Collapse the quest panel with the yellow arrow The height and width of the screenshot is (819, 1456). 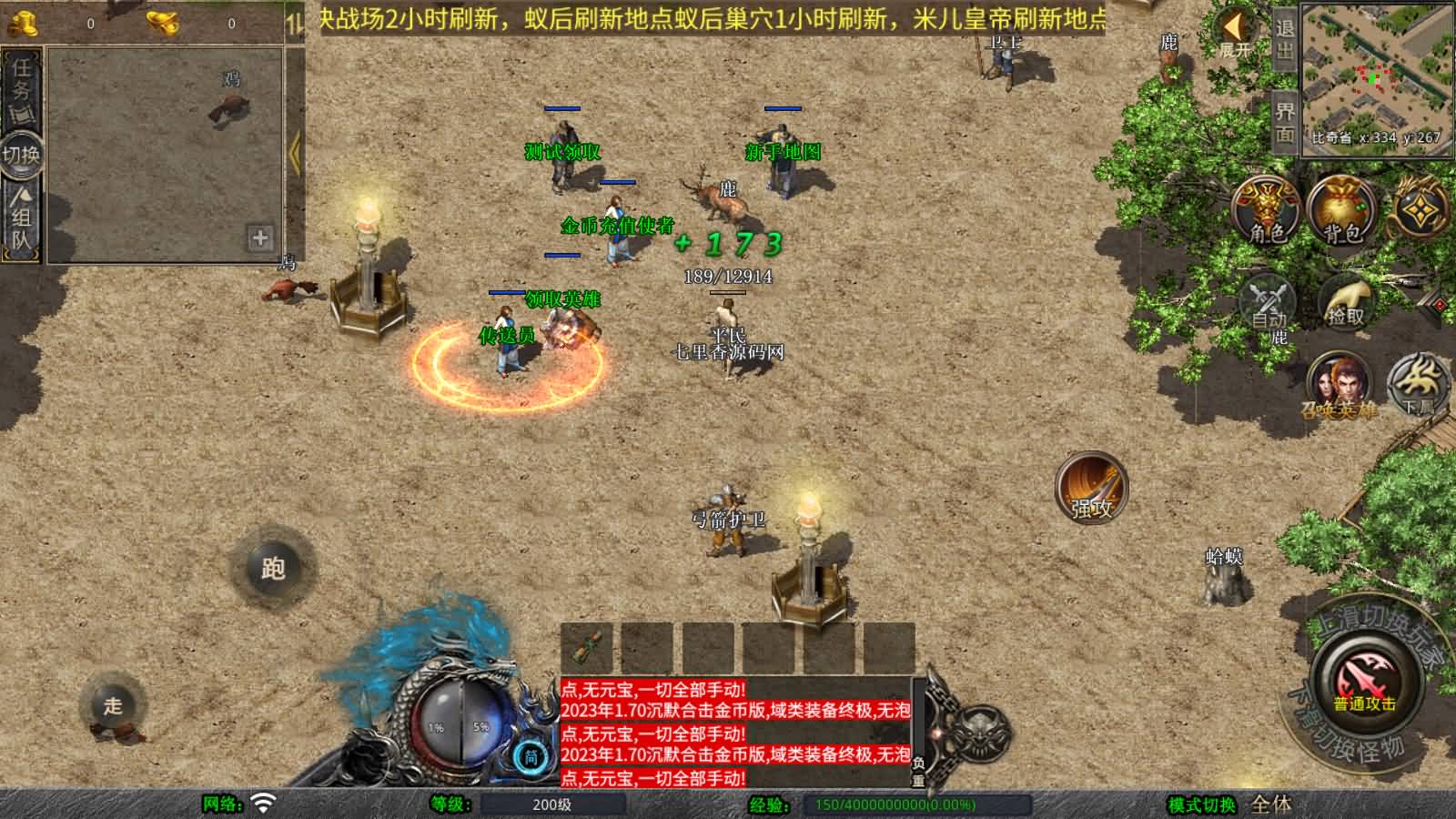pos(294,153)
